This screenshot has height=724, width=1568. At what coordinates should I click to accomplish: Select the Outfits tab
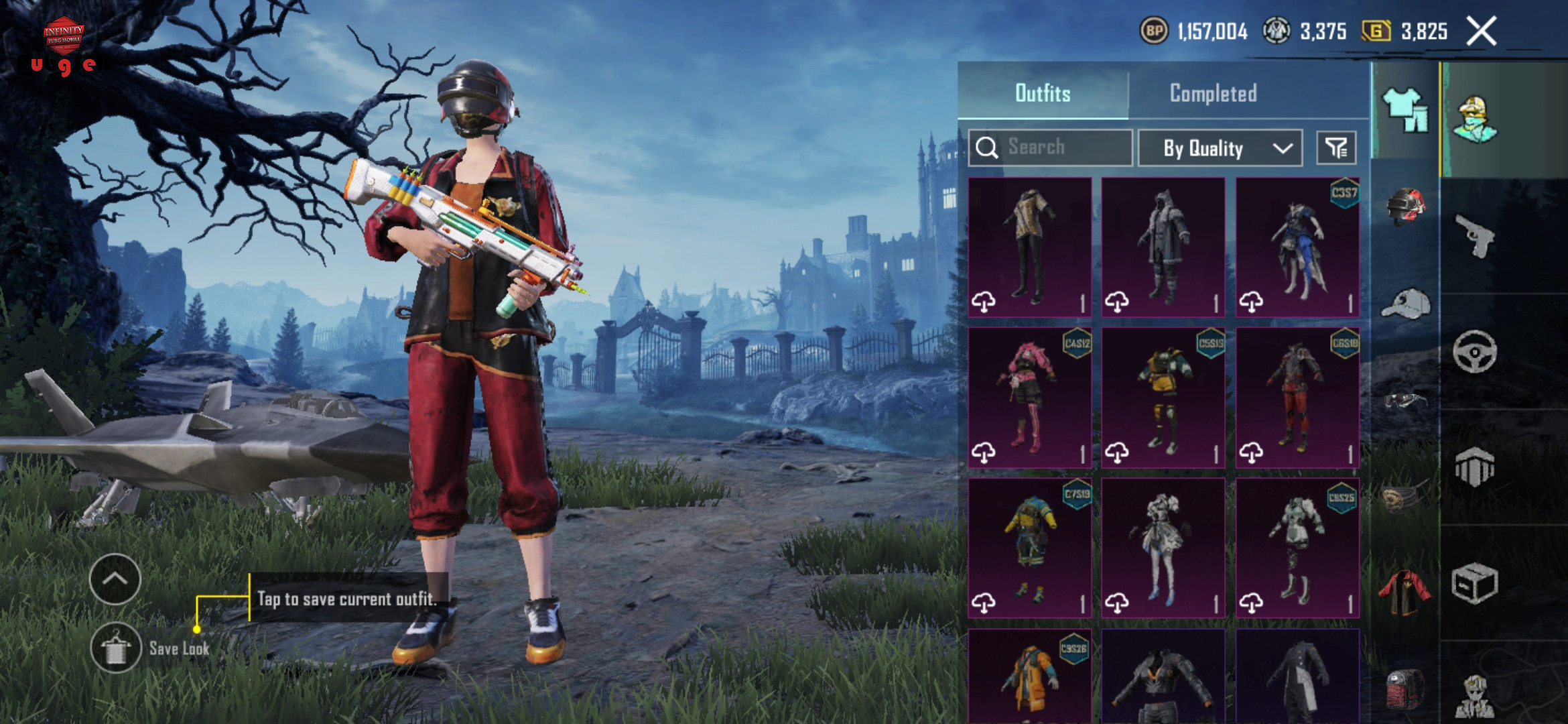click(1043, 93)
